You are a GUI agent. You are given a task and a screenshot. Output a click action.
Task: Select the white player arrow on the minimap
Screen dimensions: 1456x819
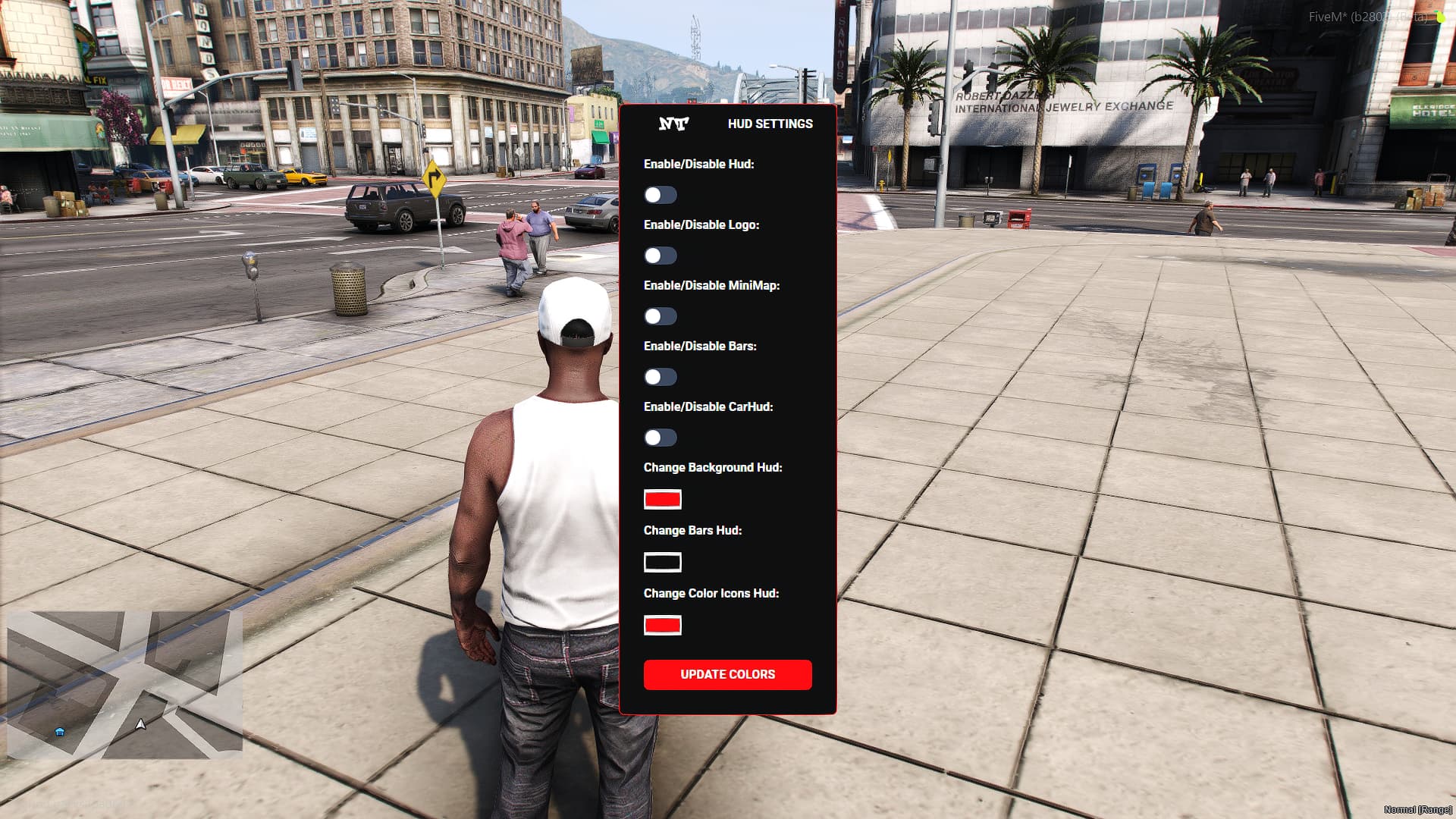(140, 723)
